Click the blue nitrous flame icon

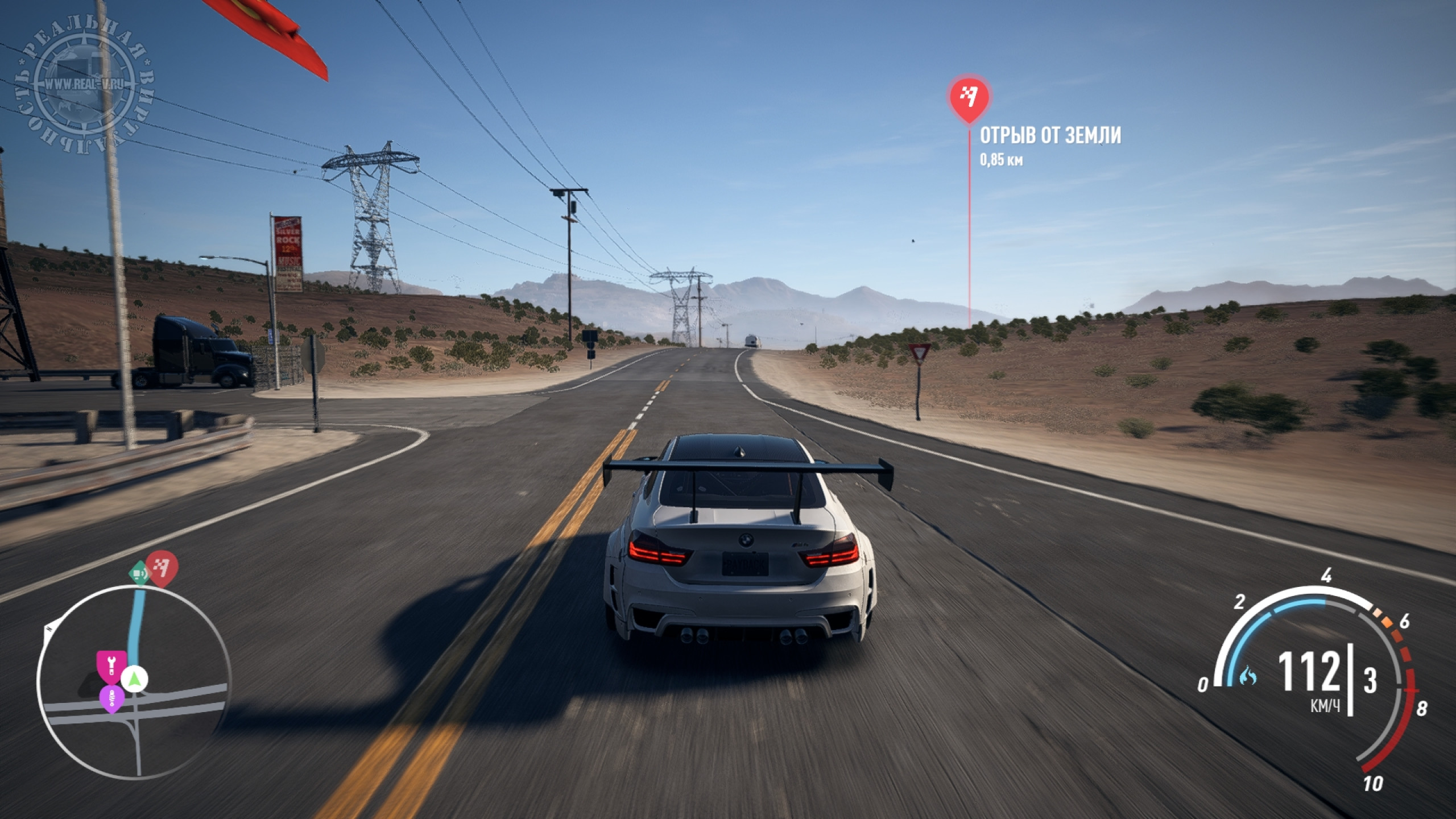point(1247,676)
